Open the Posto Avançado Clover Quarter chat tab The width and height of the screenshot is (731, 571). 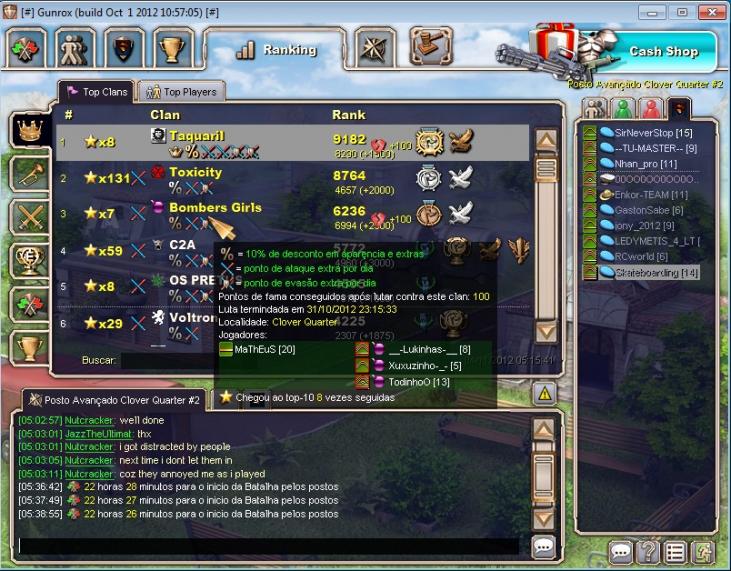pyautogui.click(x=113, y=400)
